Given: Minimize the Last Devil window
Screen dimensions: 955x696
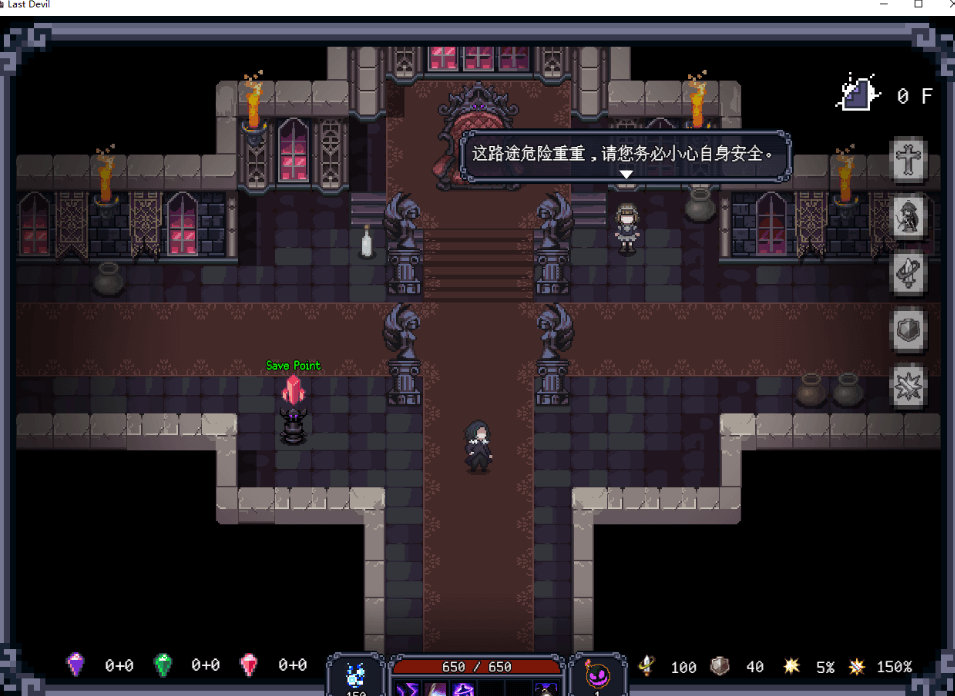Looking at the screenshot, I should (884, 5).
